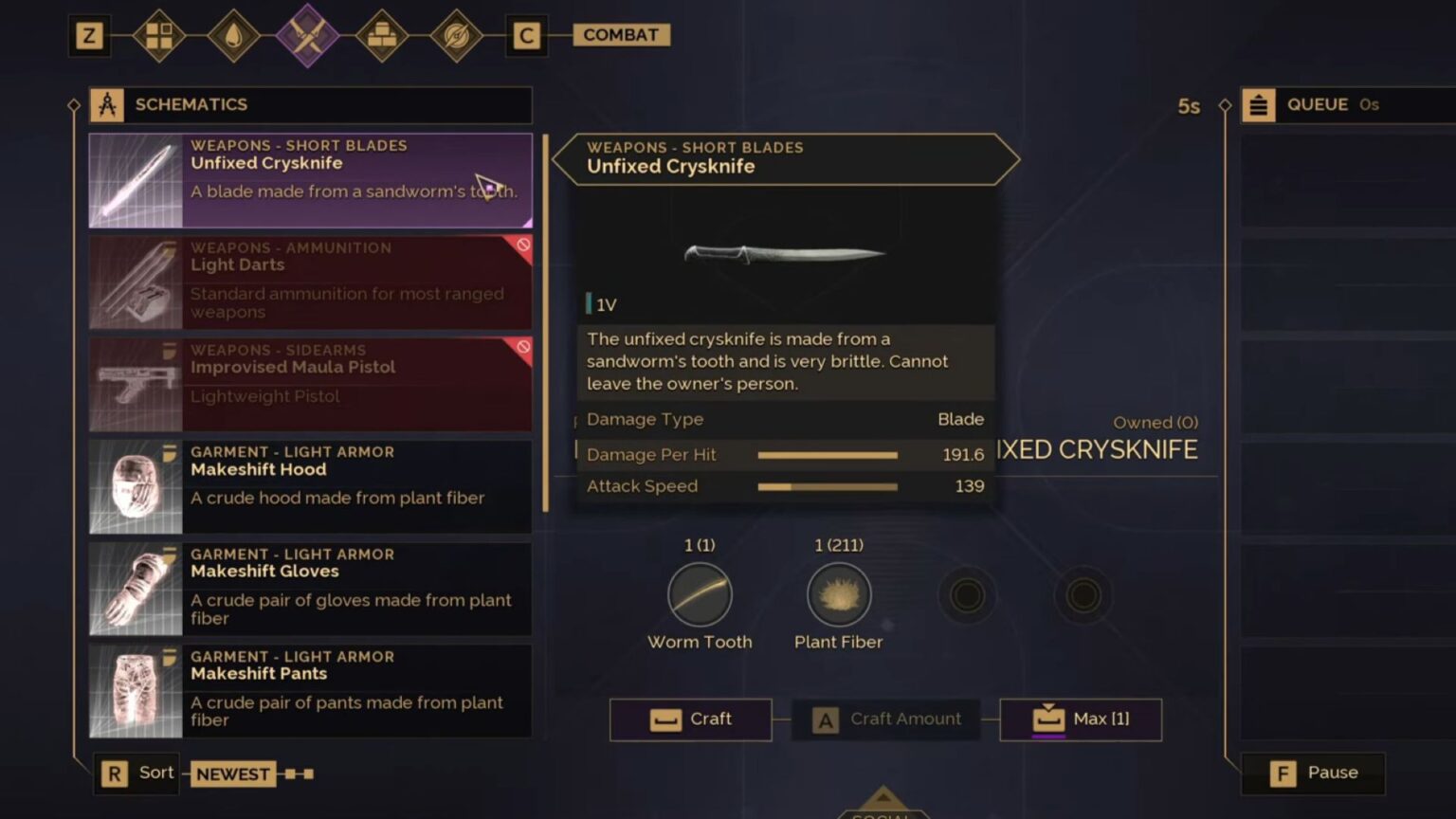Select the Makeshift Pants schematic
The width and height of the screenshot is (1456, 819).
(311, 692)
